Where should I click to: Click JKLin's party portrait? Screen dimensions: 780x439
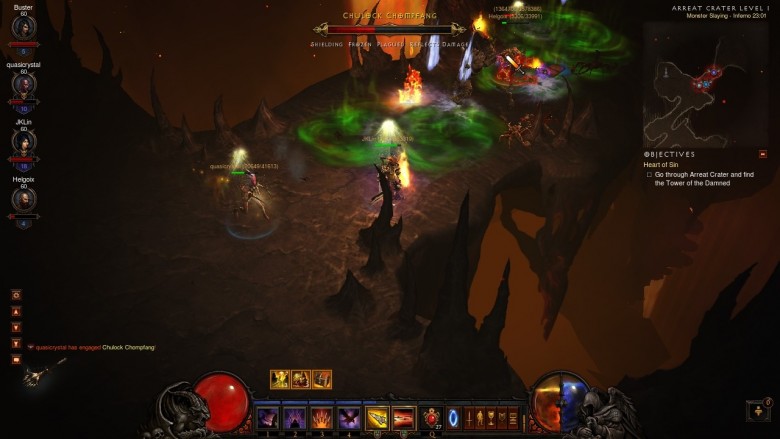coord(23,141)
